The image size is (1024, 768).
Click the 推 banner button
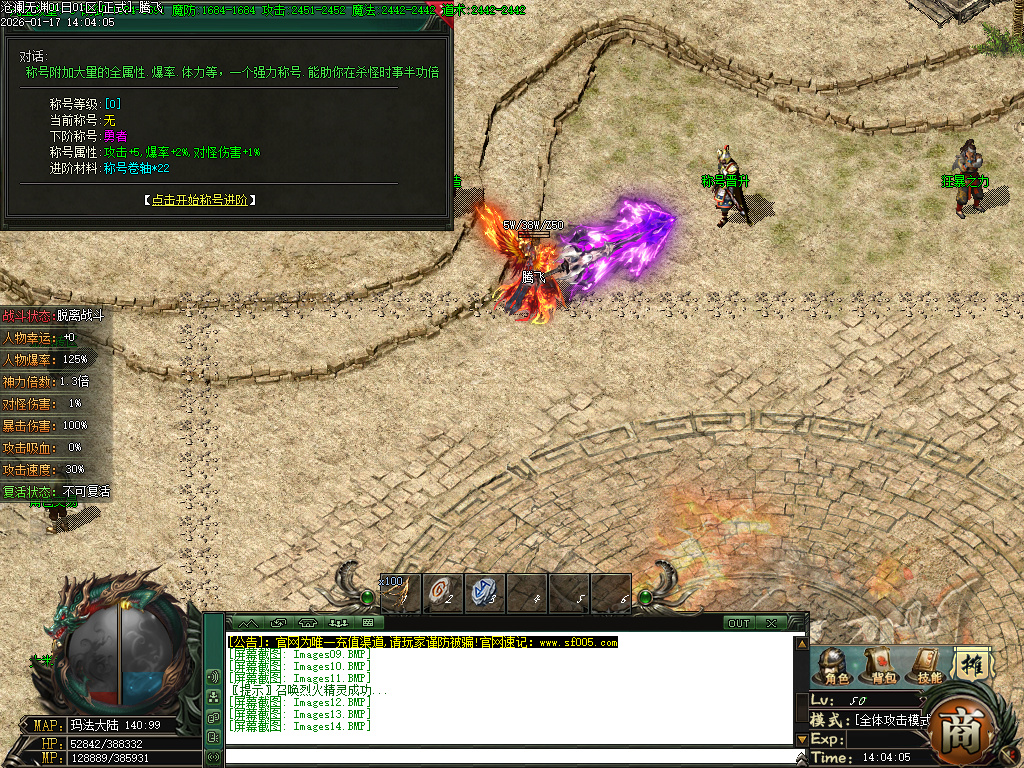(x=969, y=664)
